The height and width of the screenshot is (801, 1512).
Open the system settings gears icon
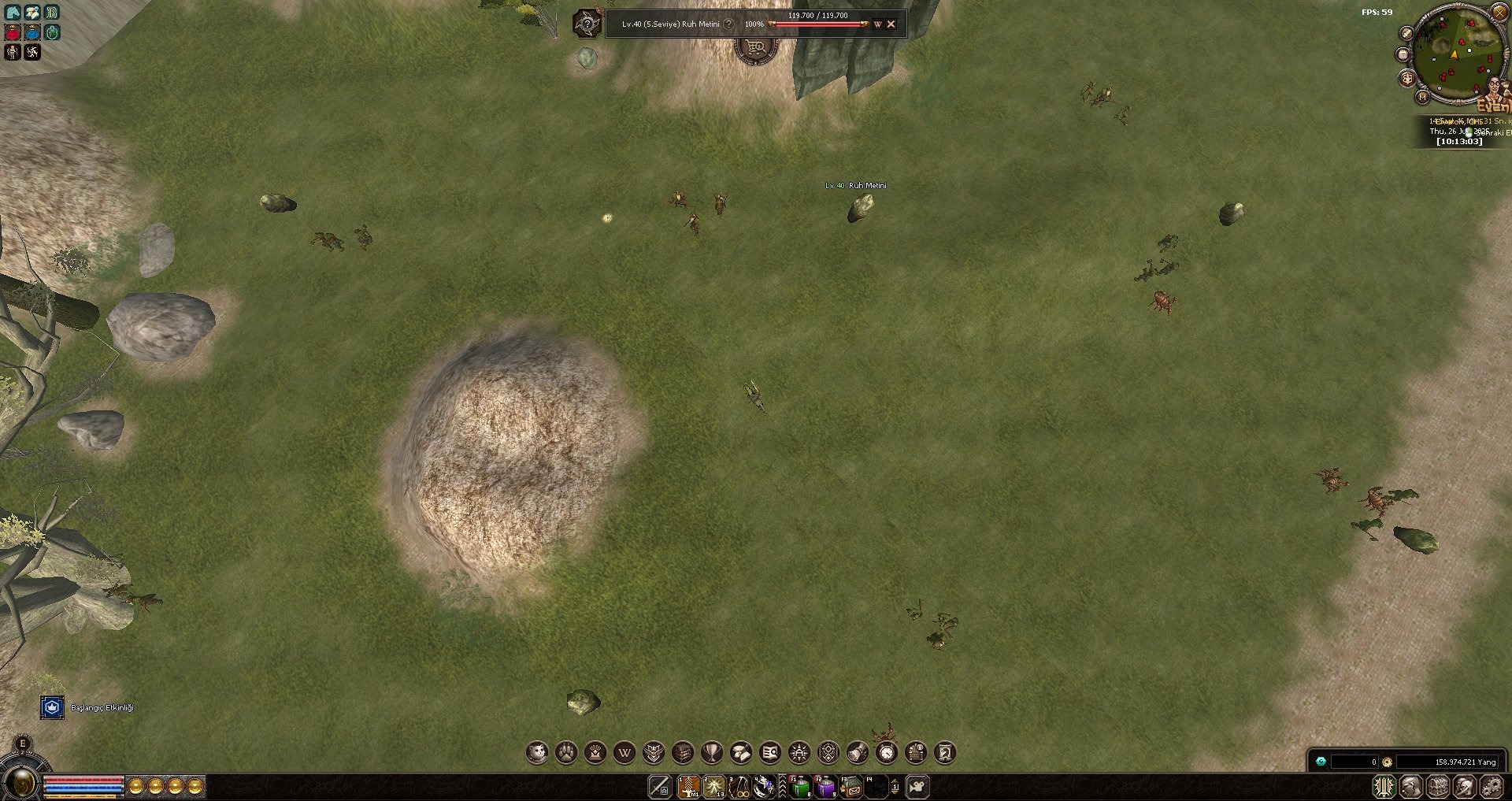point(1489,784)
